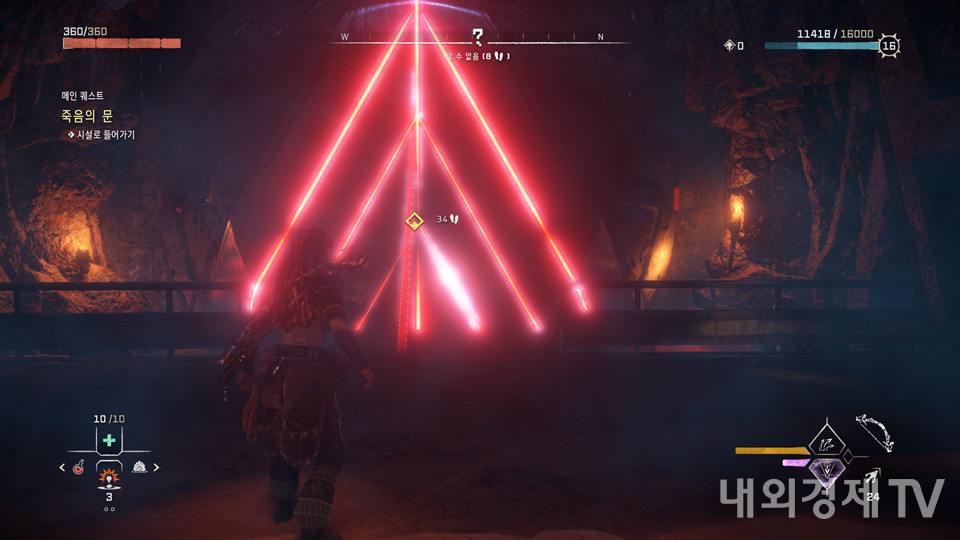Open the main quest tracker '죽음의 문'

[87, 116]
